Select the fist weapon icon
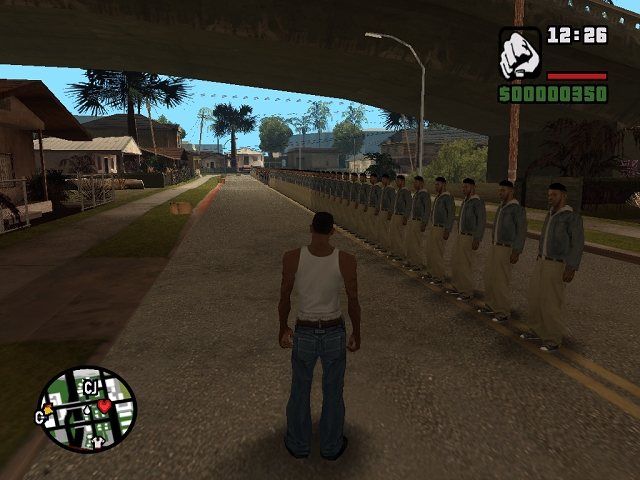 click(x=520, y=53)
